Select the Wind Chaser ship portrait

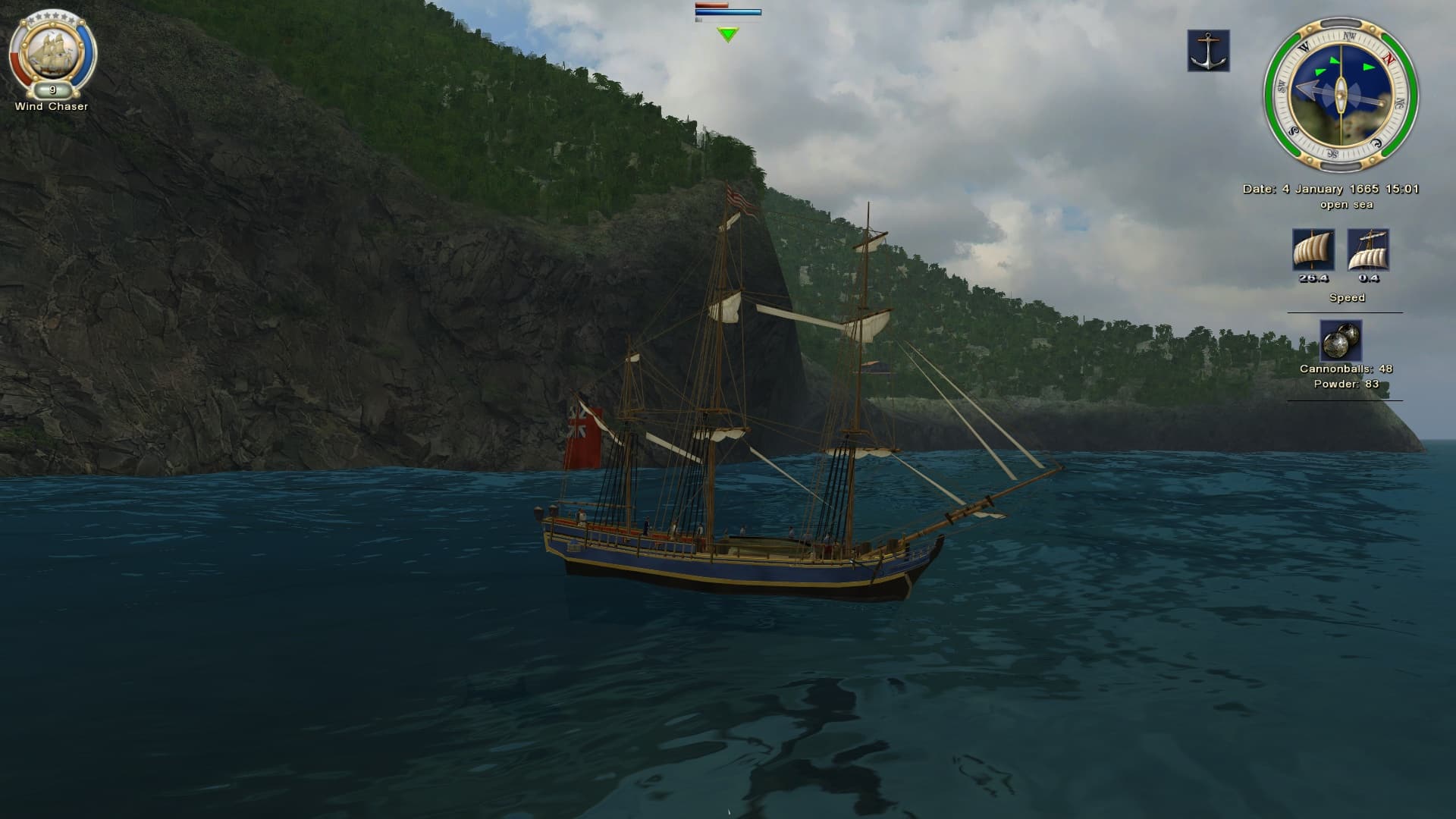click(x=52, y=51)
